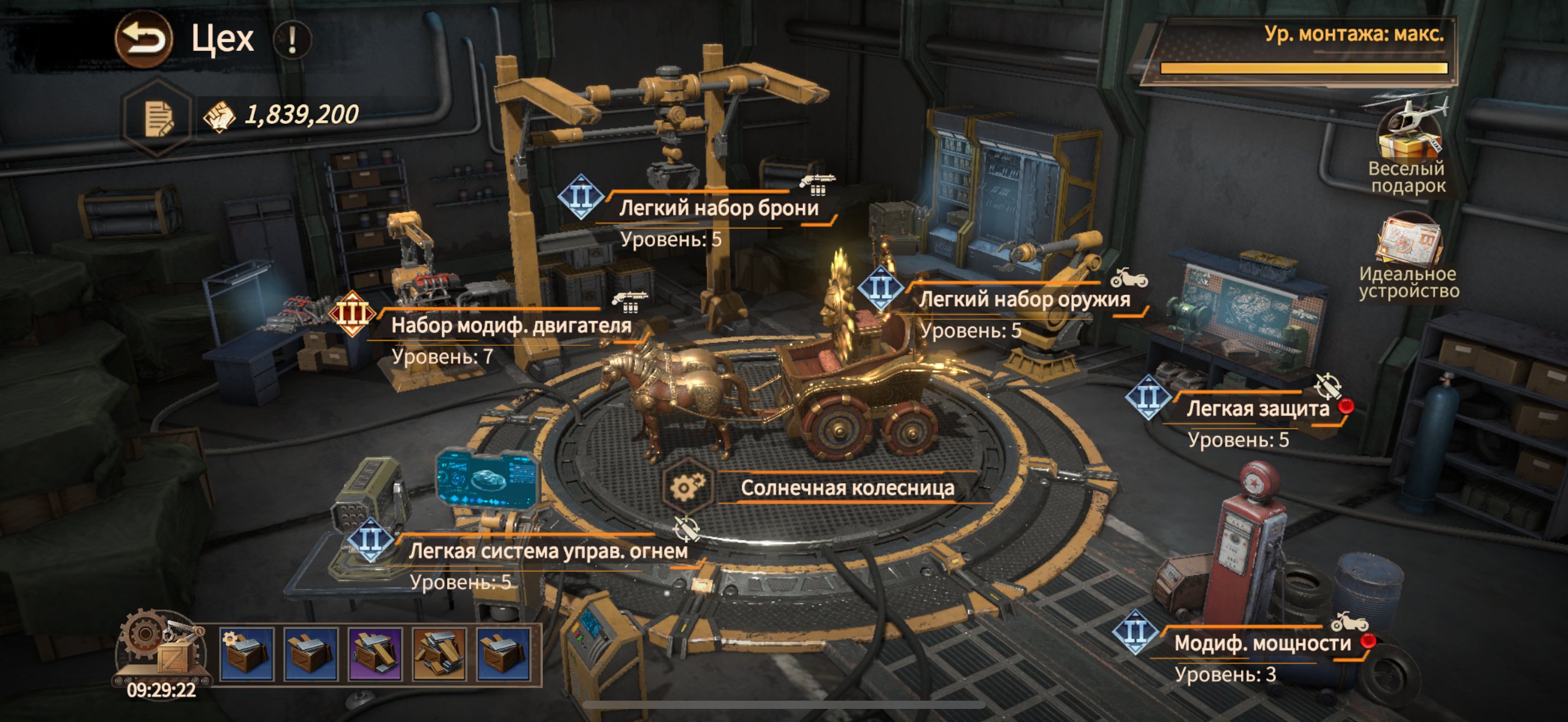Select the Легкий набор оружия part
The width and height of the screenshot is (1568, 722).
(x=1024, y=300)
